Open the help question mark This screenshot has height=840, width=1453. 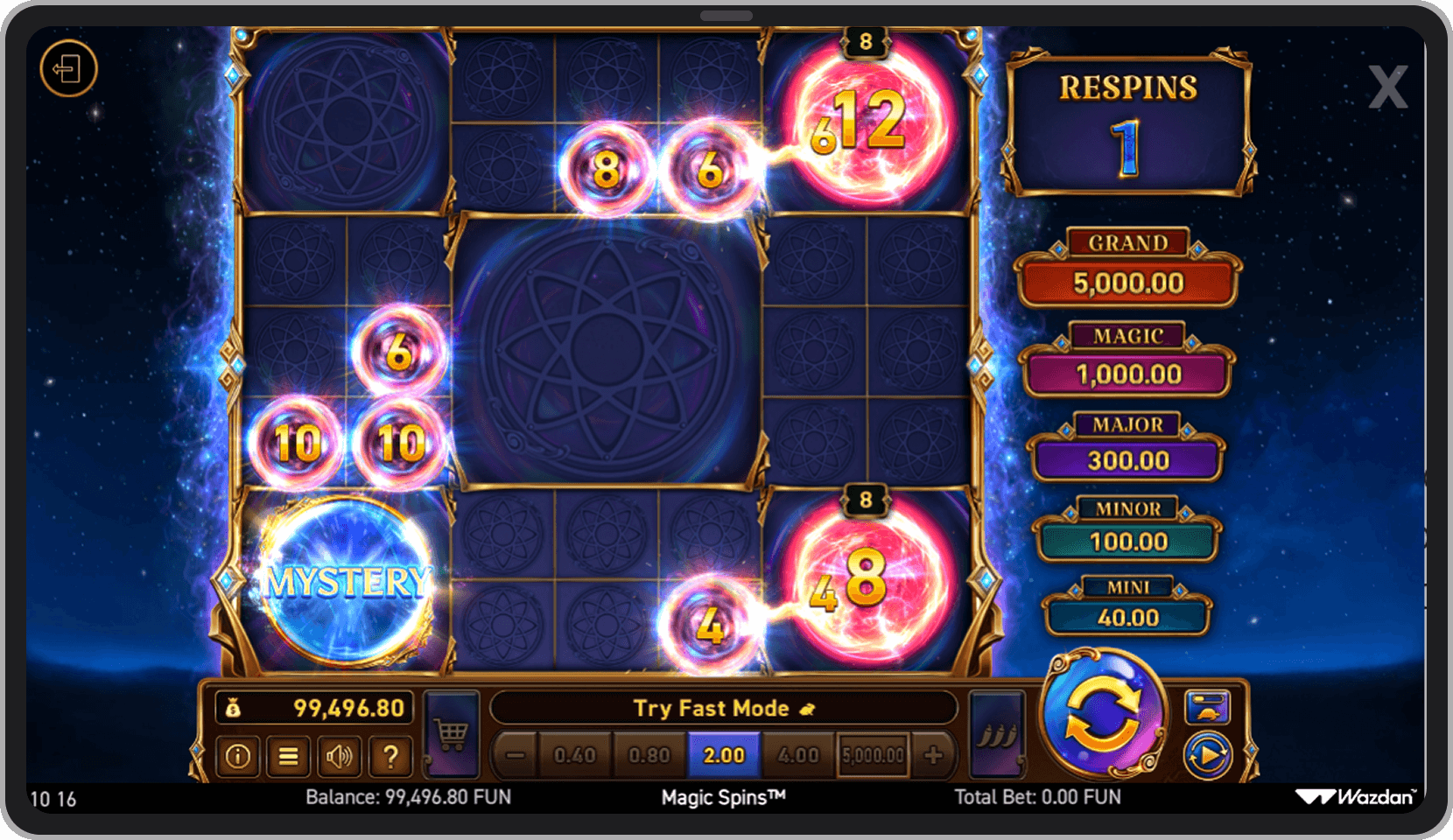[x=390, y=756]
